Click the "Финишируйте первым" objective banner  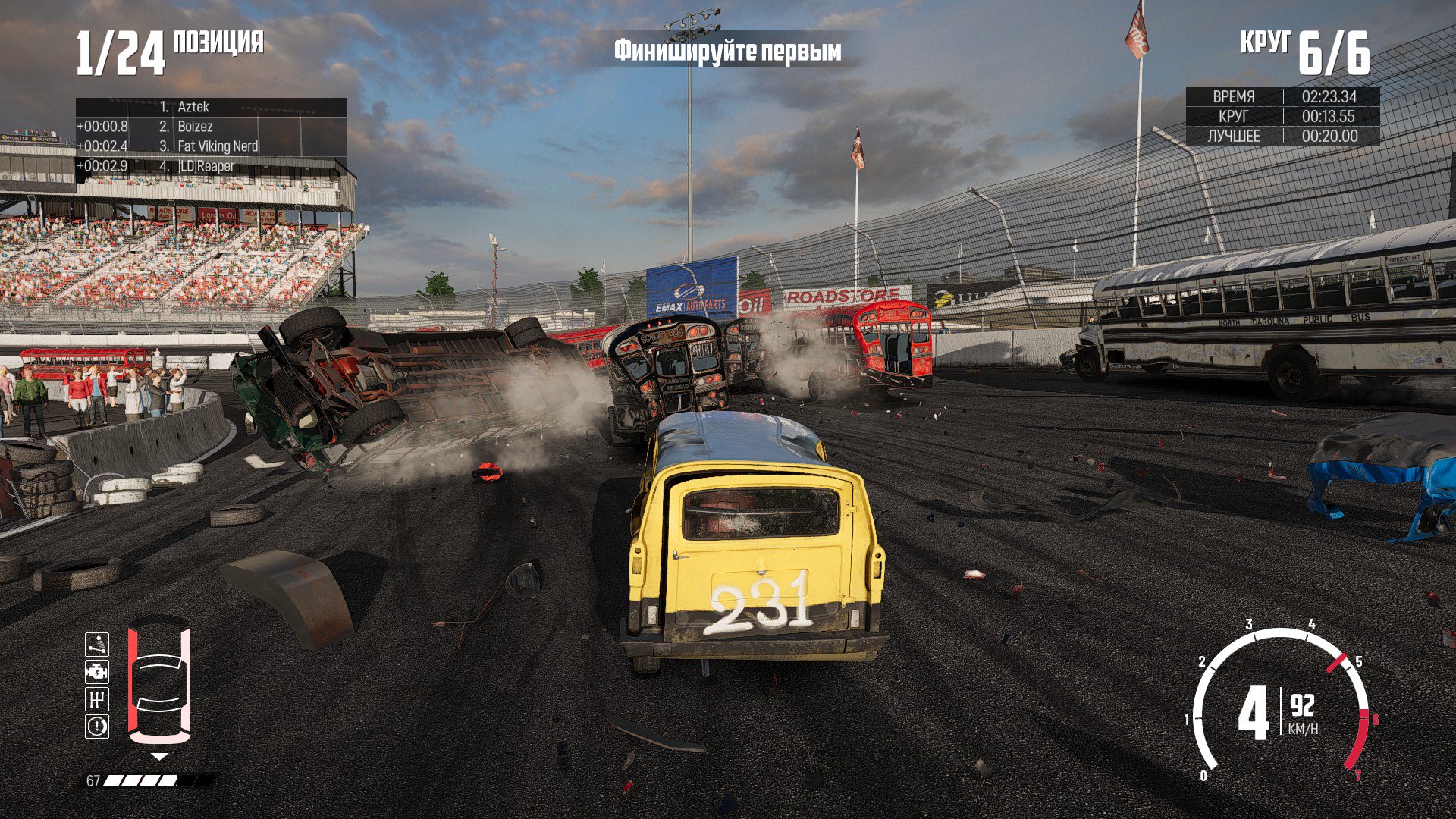tap(727, 51)
